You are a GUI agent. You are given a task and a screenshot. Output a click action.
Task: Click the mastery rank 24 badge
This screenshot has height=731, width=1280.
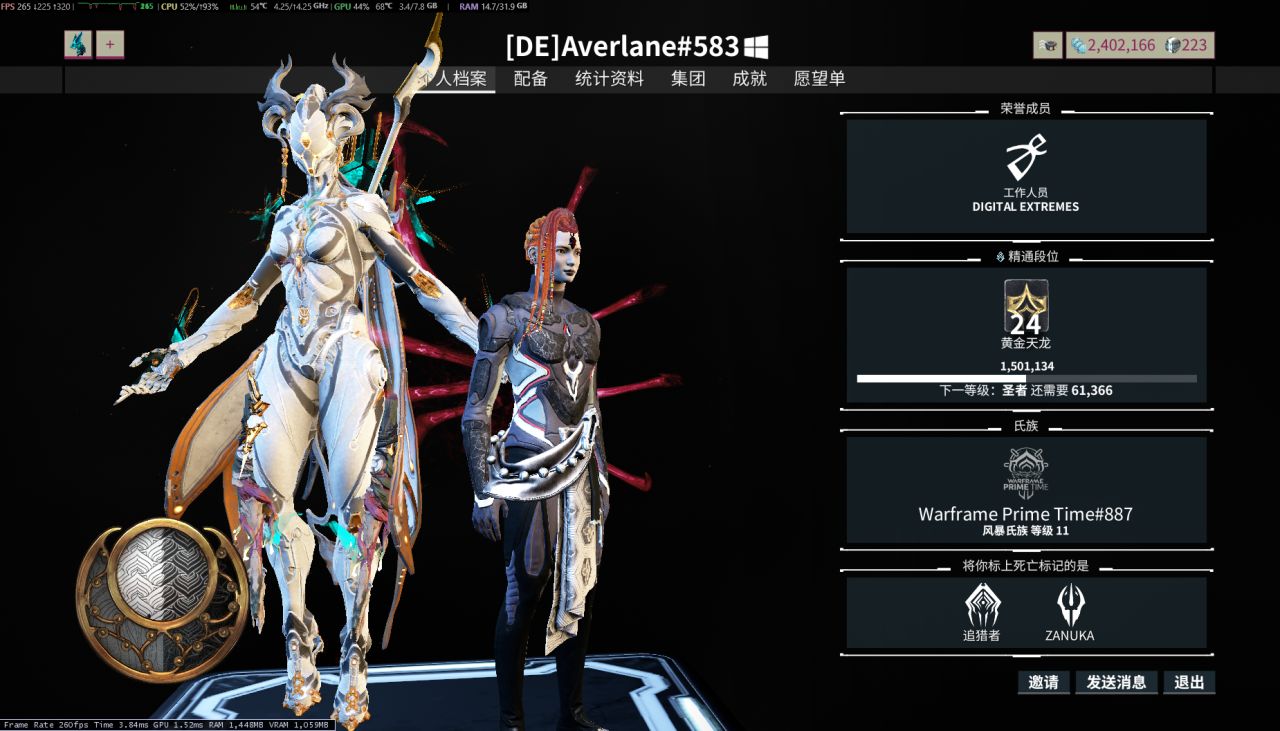pyautogui.click(x=1026, y=307)
